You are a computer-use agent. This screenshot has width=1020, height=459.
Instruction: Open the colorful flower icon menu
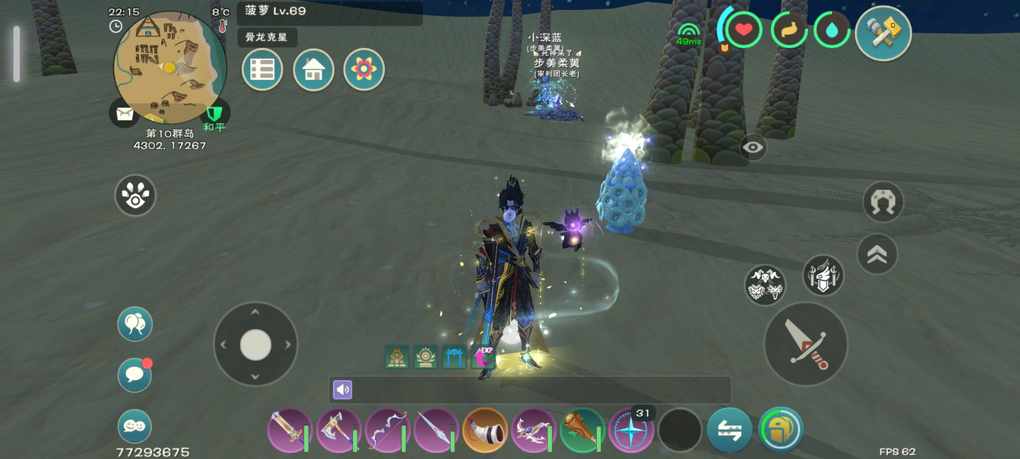point(364,69)
